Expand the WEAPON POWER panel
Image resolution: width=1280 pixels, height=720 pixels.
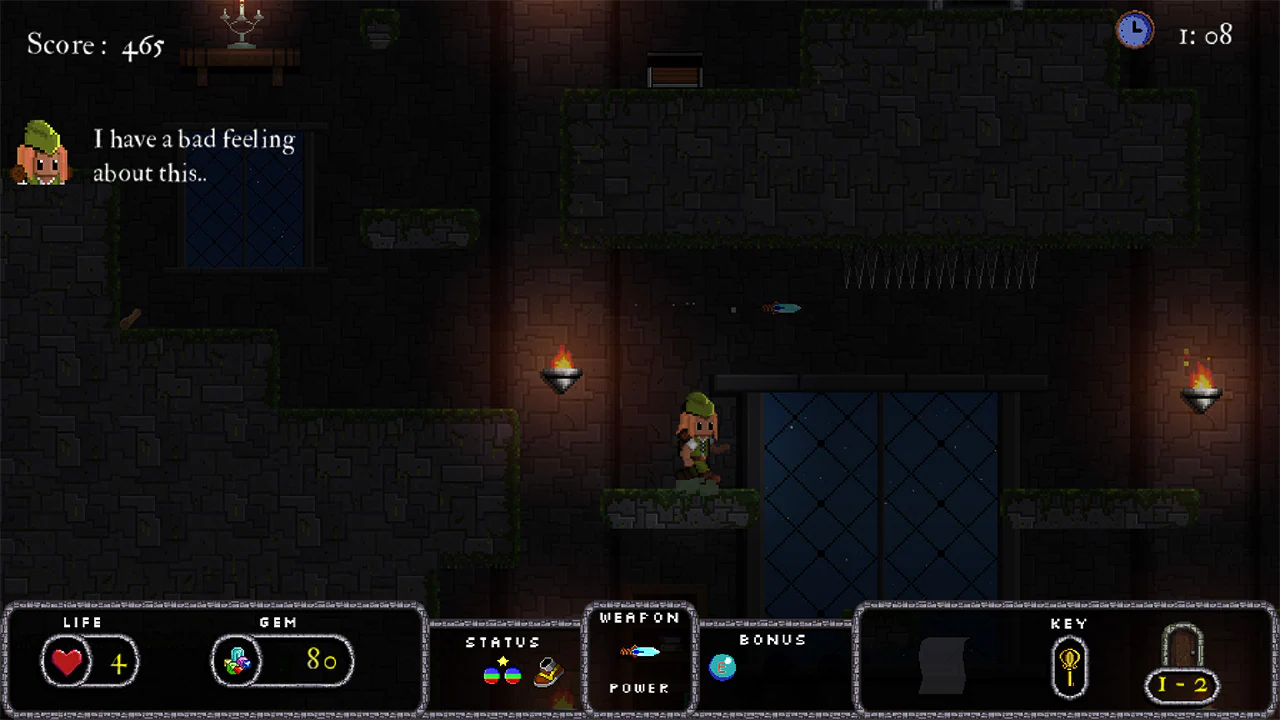(640, 653)
